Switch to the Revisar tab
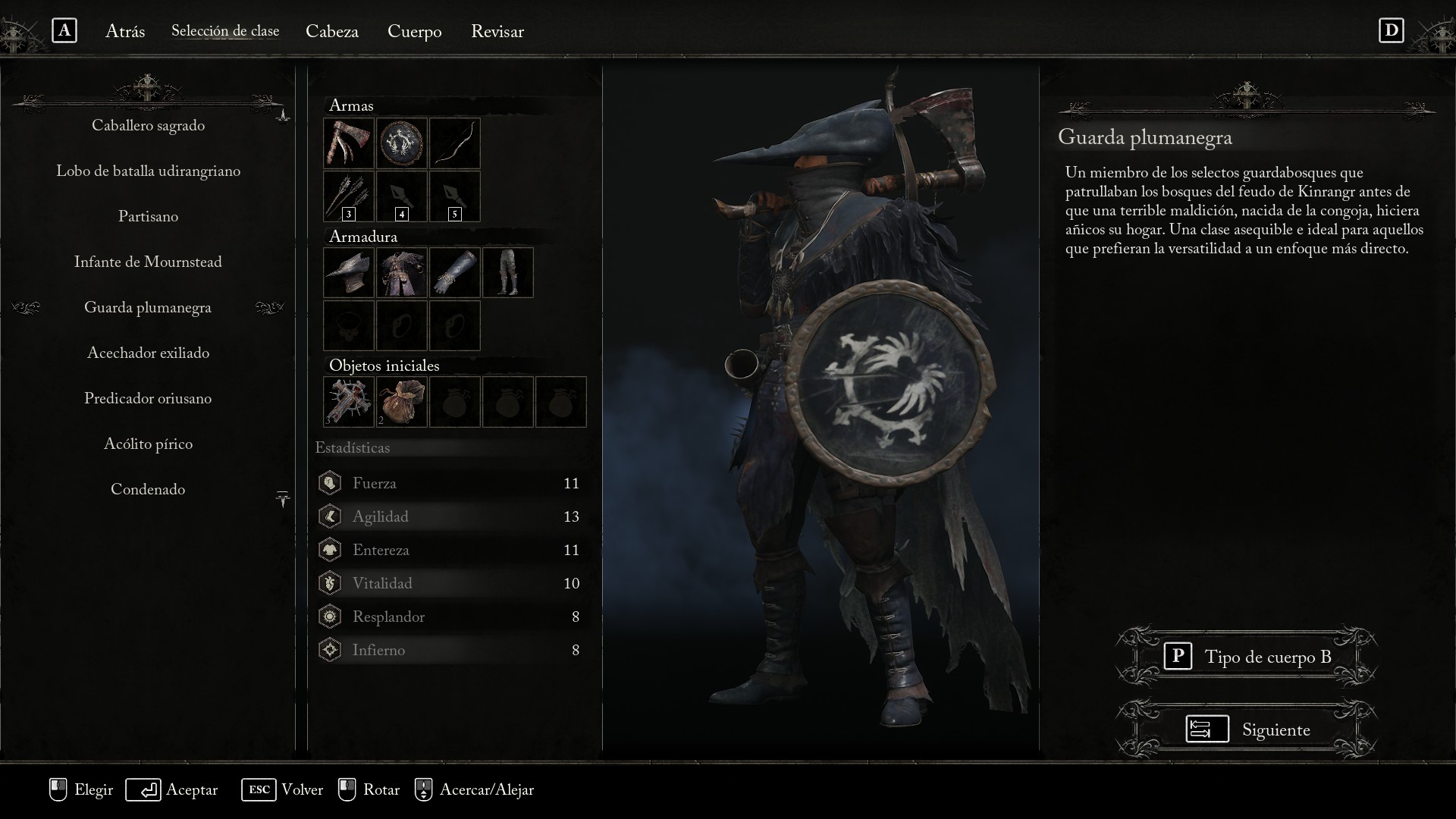The height and width of the screenshot is (819, 1456). [497, 32]
